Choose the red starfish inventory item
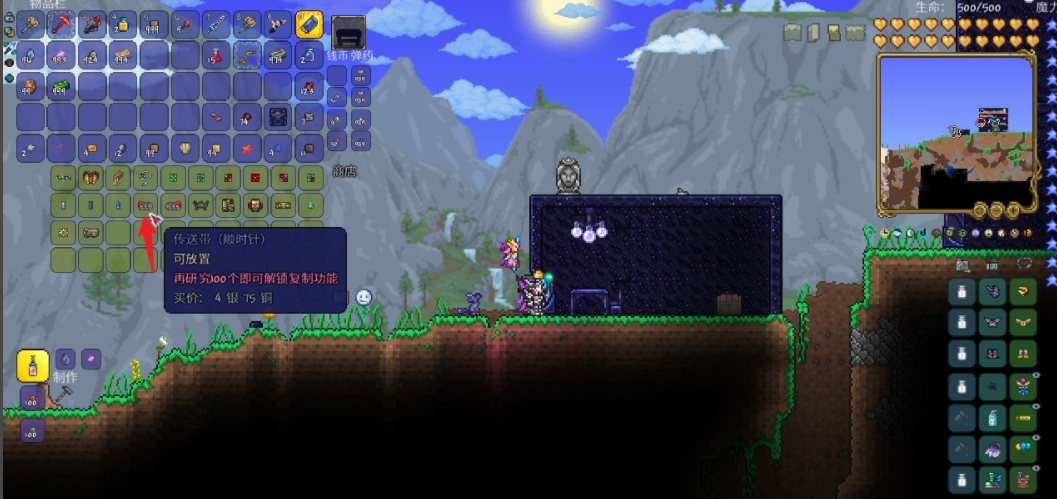The height and width of the screenshot is (499, 1057). 247,150
